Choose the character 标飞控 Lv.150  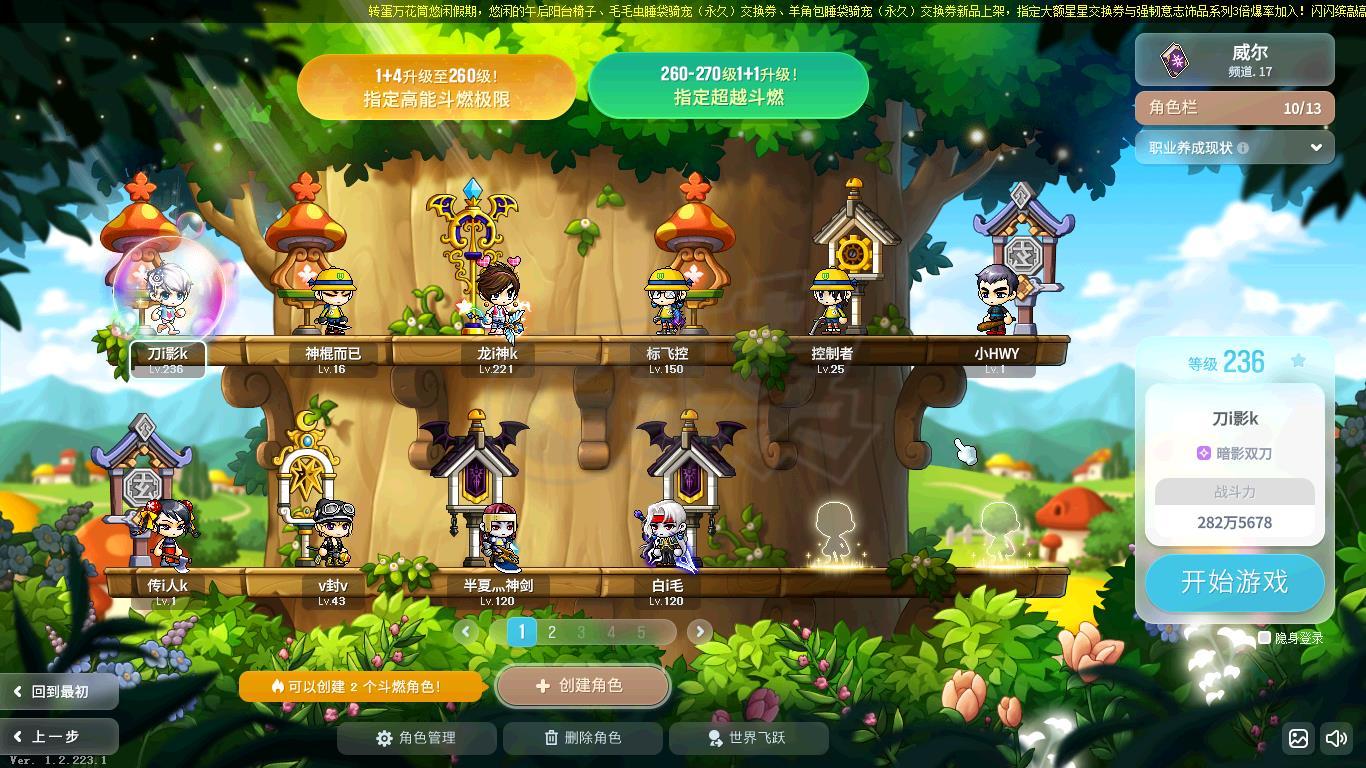click(x=667, y=300)
